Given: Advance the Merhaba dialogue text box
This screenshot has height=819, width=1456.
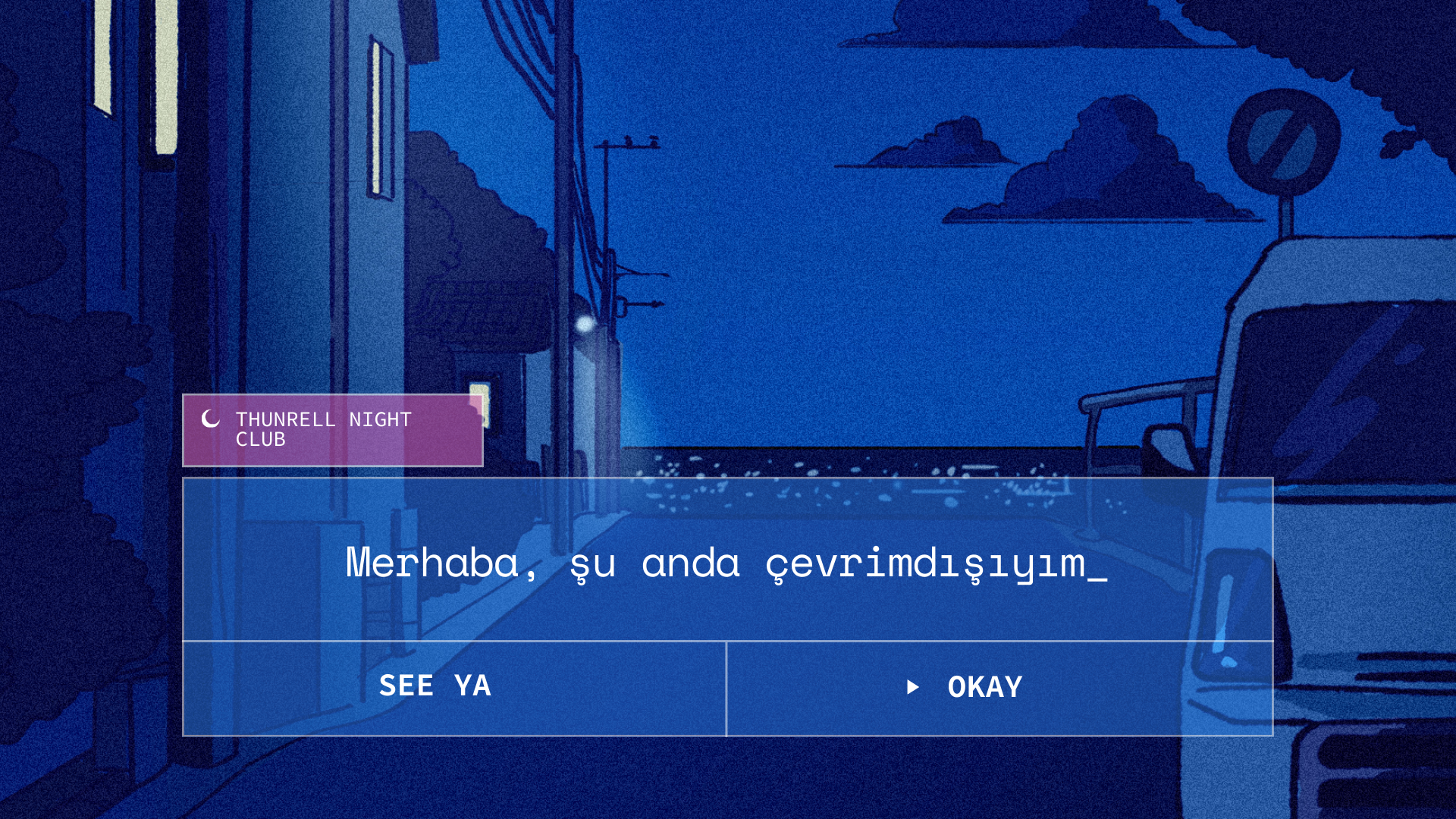Looking at the screenshot, I should tap(726, 562).
